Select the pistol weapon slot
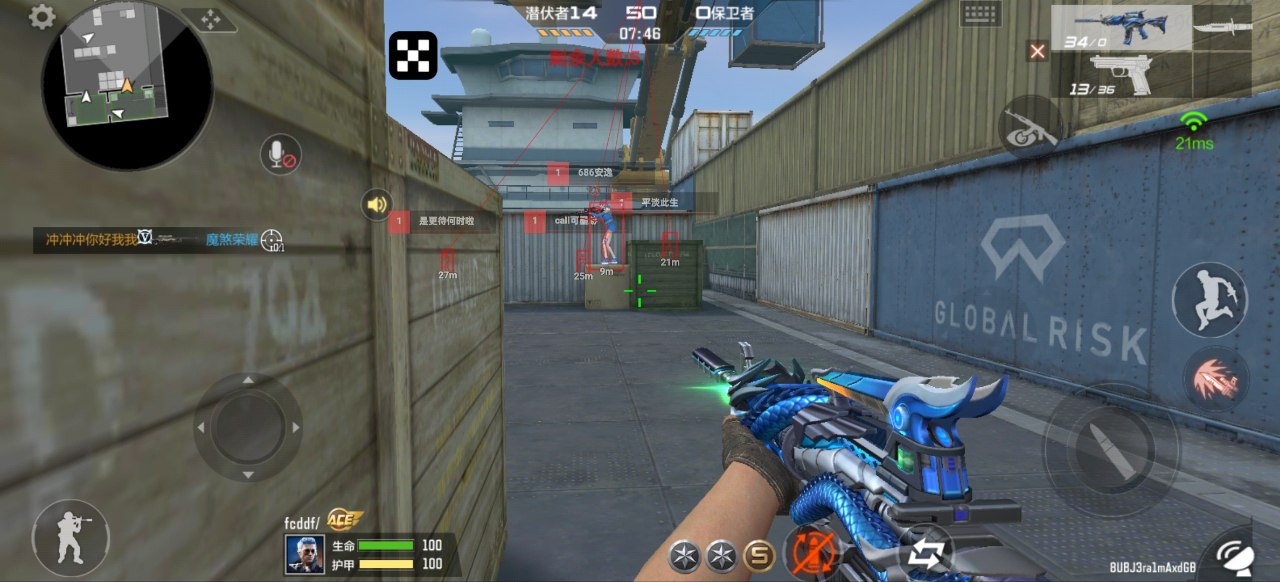 1122,75
